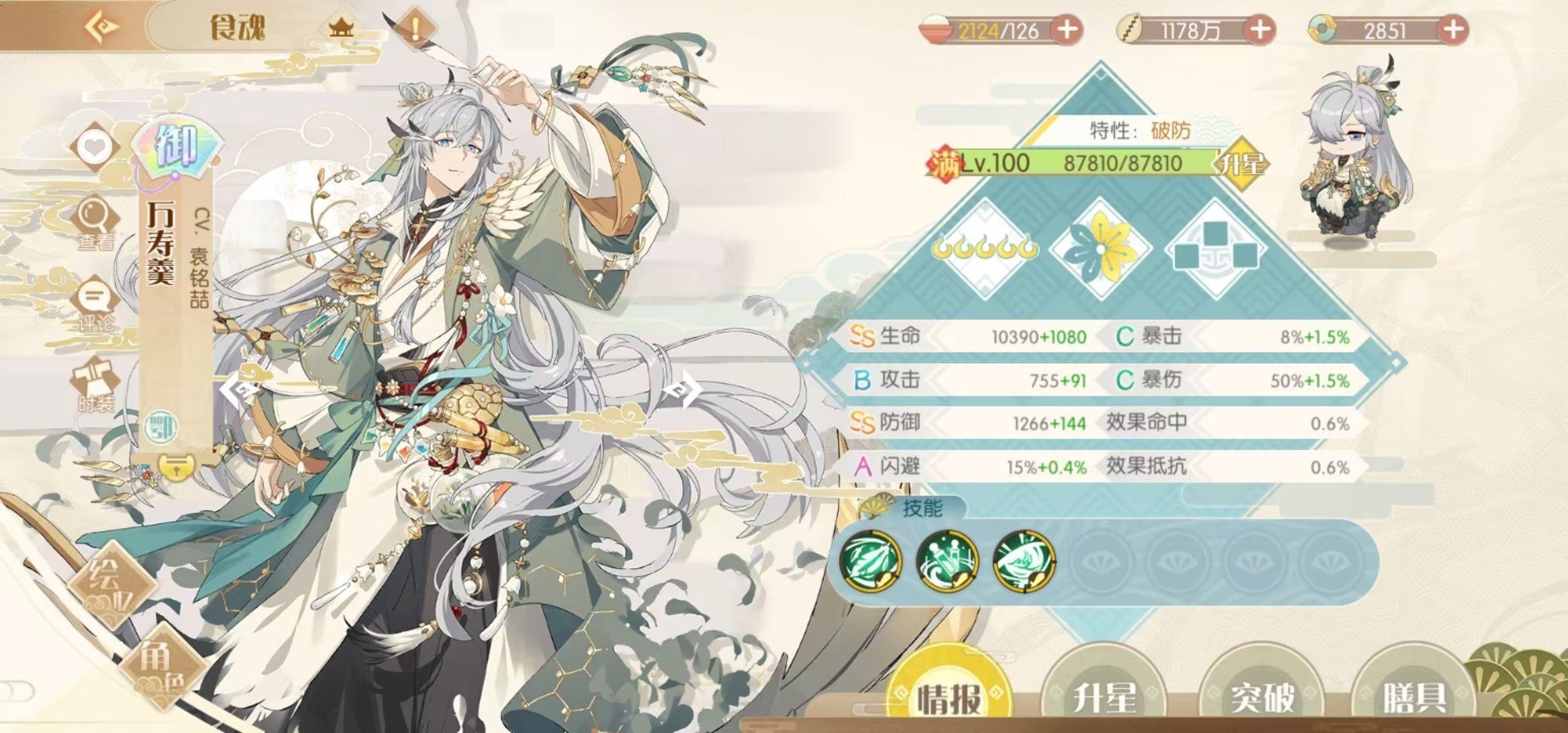This screenshot has width=1568, height=733.
Task: Tap the exclamation mark info icon
Action: 415,29
